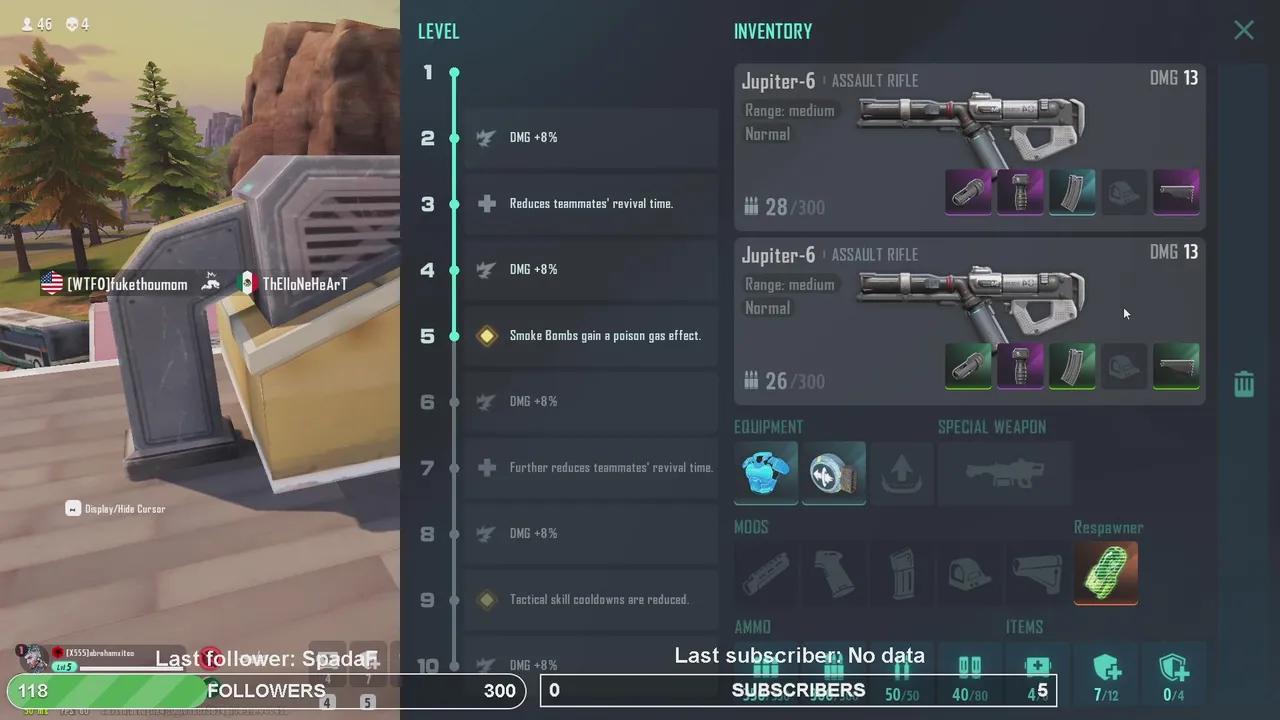Select the scope mod slot under MODS
The image size is (1280, 720).
pyautogui.click(x=969, y=573)
